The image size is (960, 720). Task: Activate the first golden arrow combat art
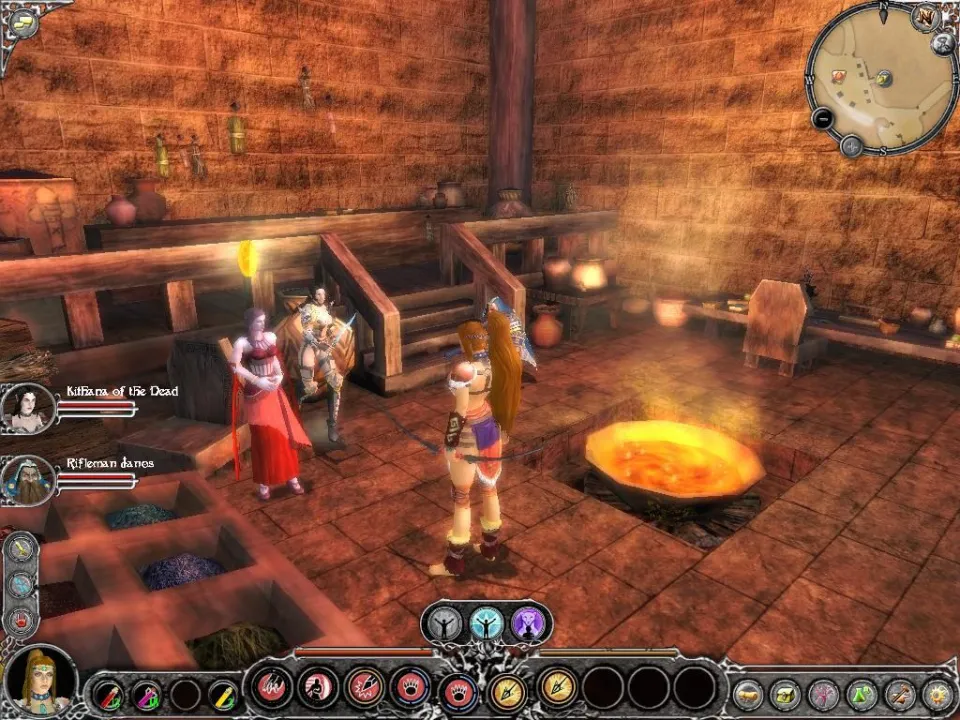click(x=509, y=688)
